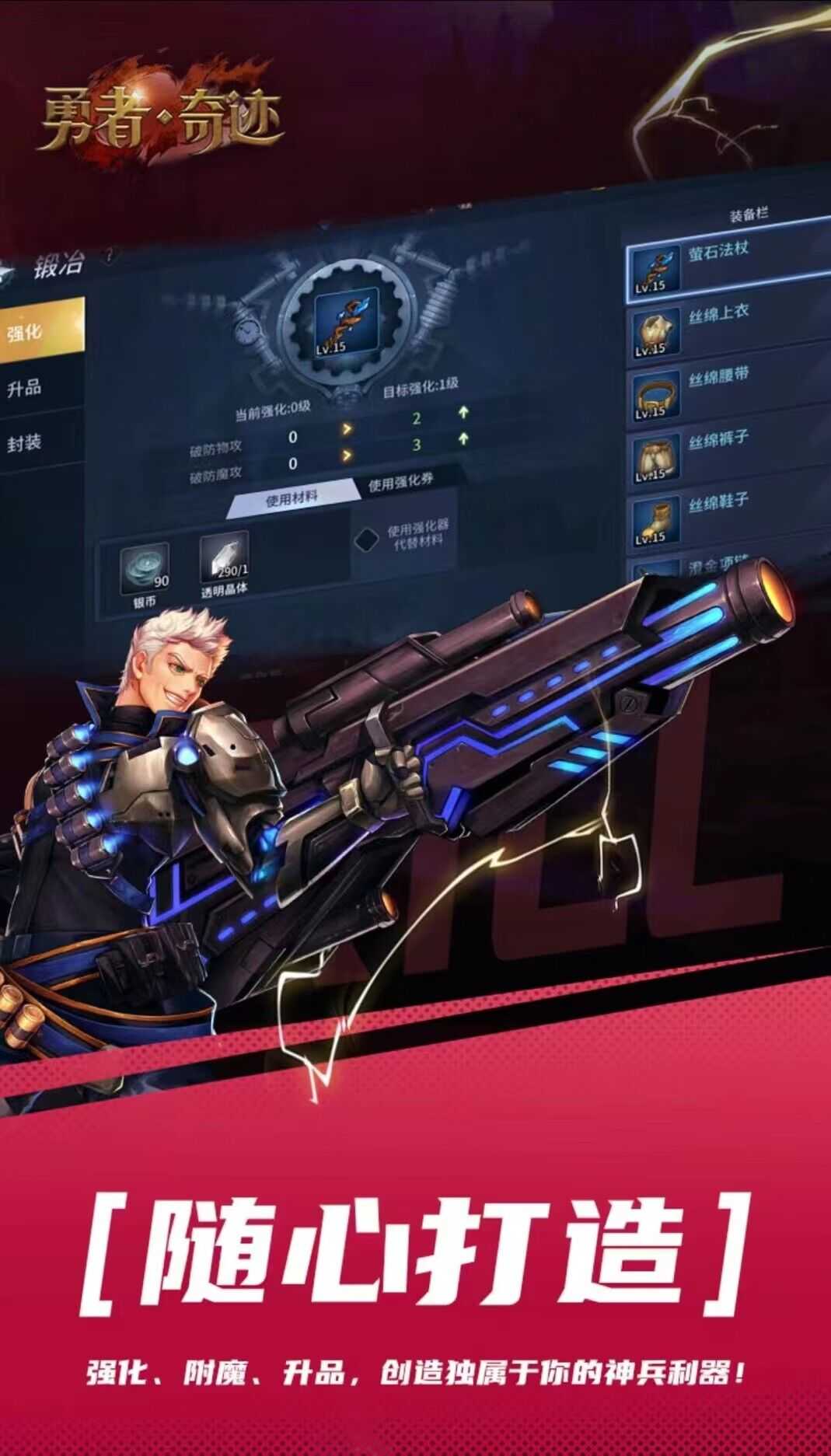Screen dimensions: 831x1456
Task: Toggle 使用强化器代替材料 checkbox
Action: [x=366, y=539]
